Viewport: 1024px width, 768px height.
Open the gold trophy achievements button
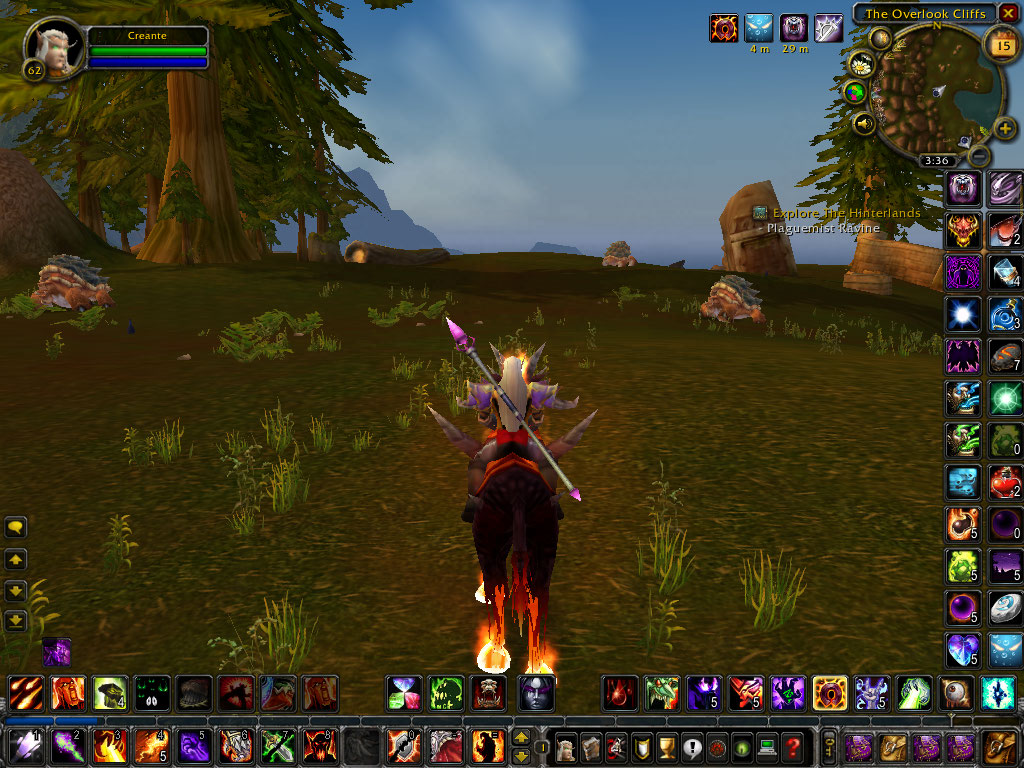point(665,747)
